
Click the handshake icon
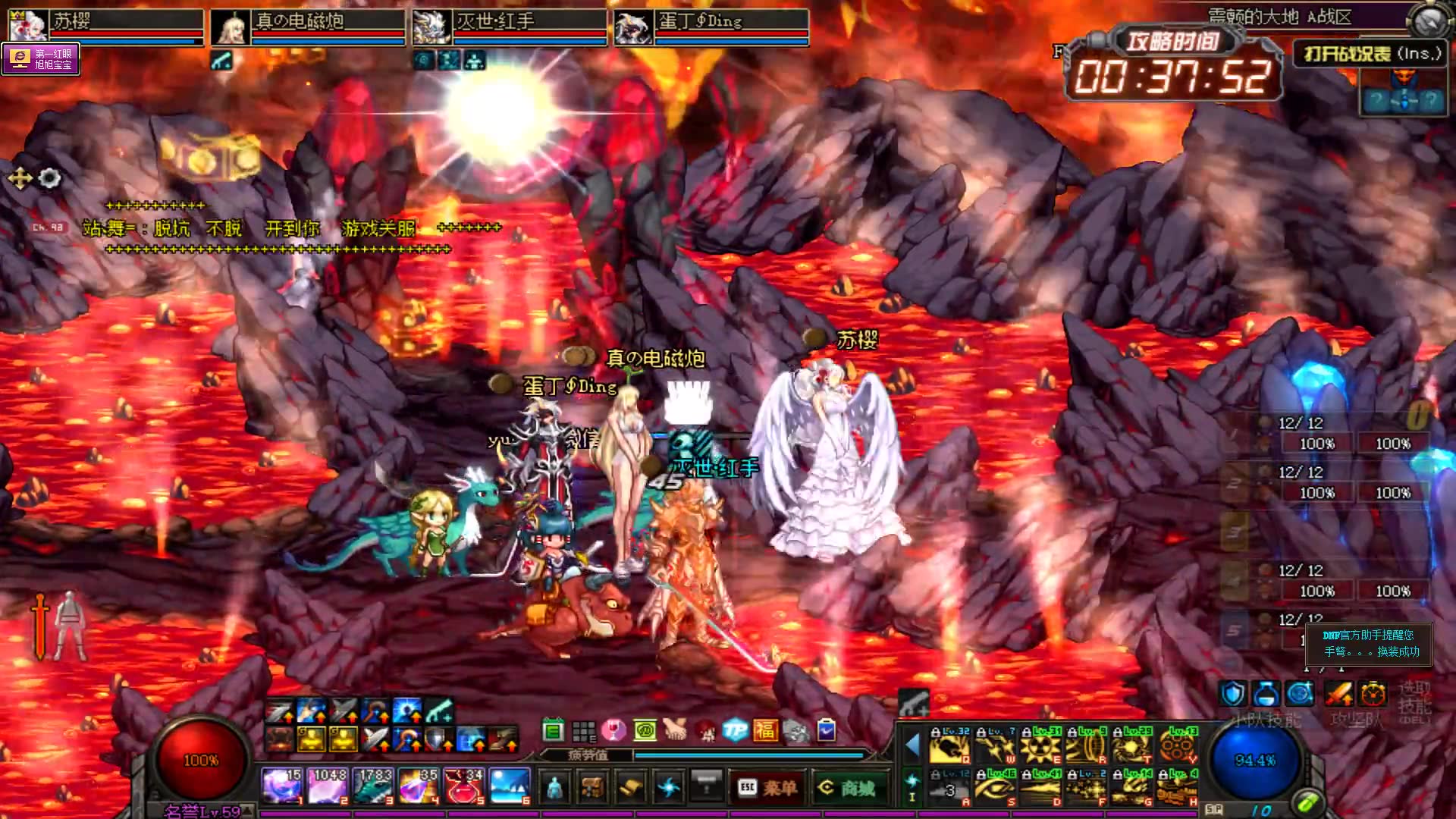click(x=674, y=730)
